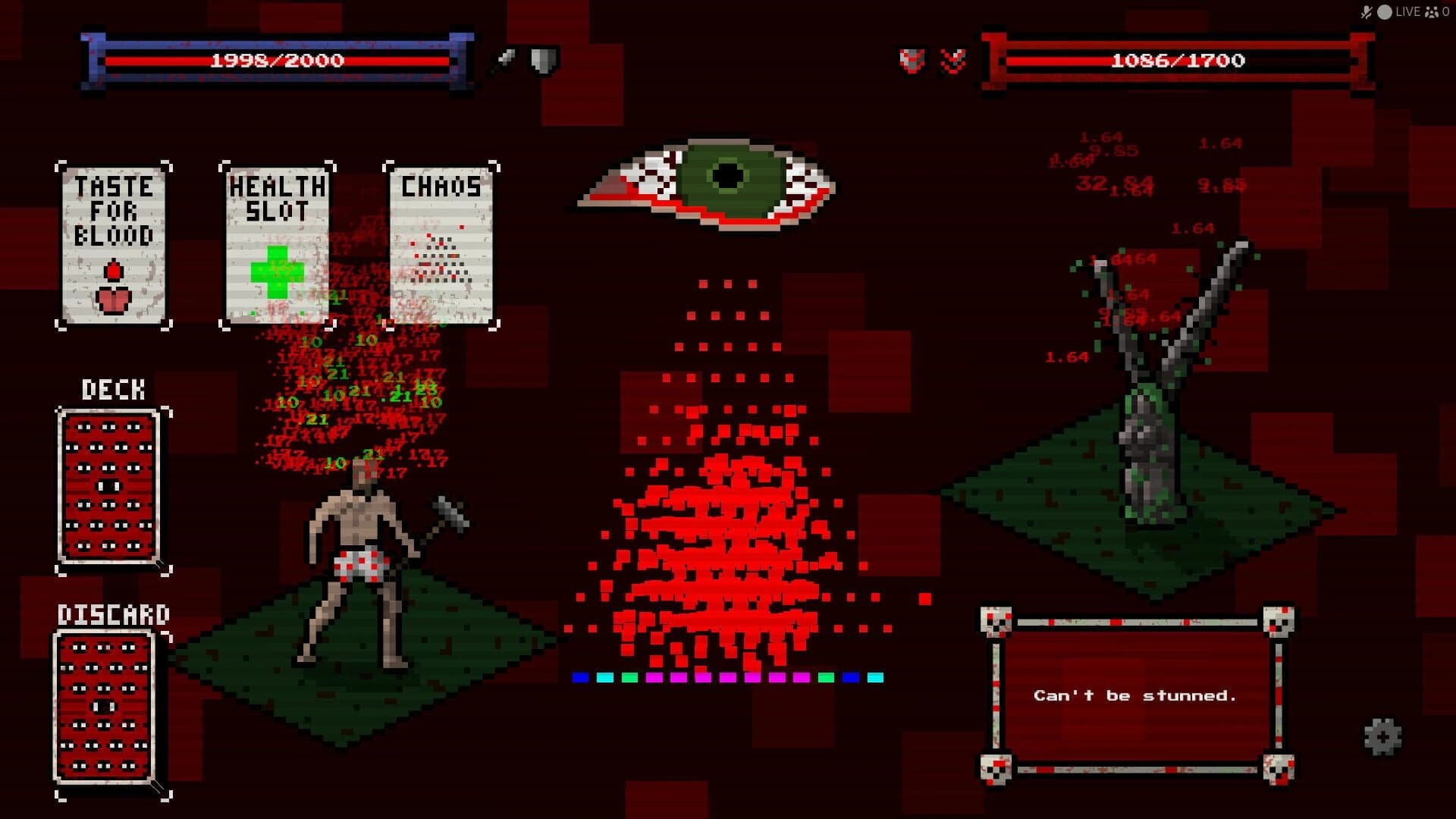This screenshot has height=819, width=1456.
Task: Click the player health bar showing 1998/2000
Action: pyautogui.click(x=277, y=61)
